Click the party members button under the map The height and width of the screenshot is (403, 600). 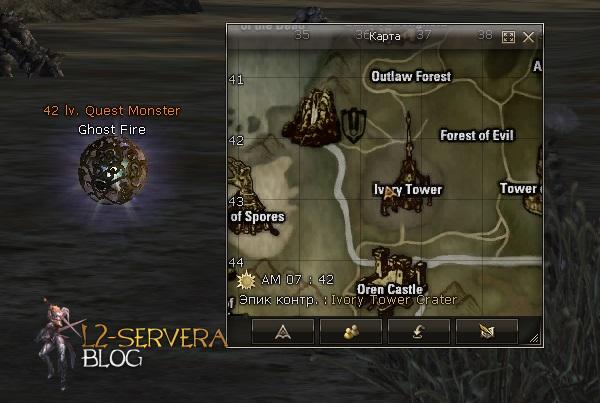click(x=350, y=331)
